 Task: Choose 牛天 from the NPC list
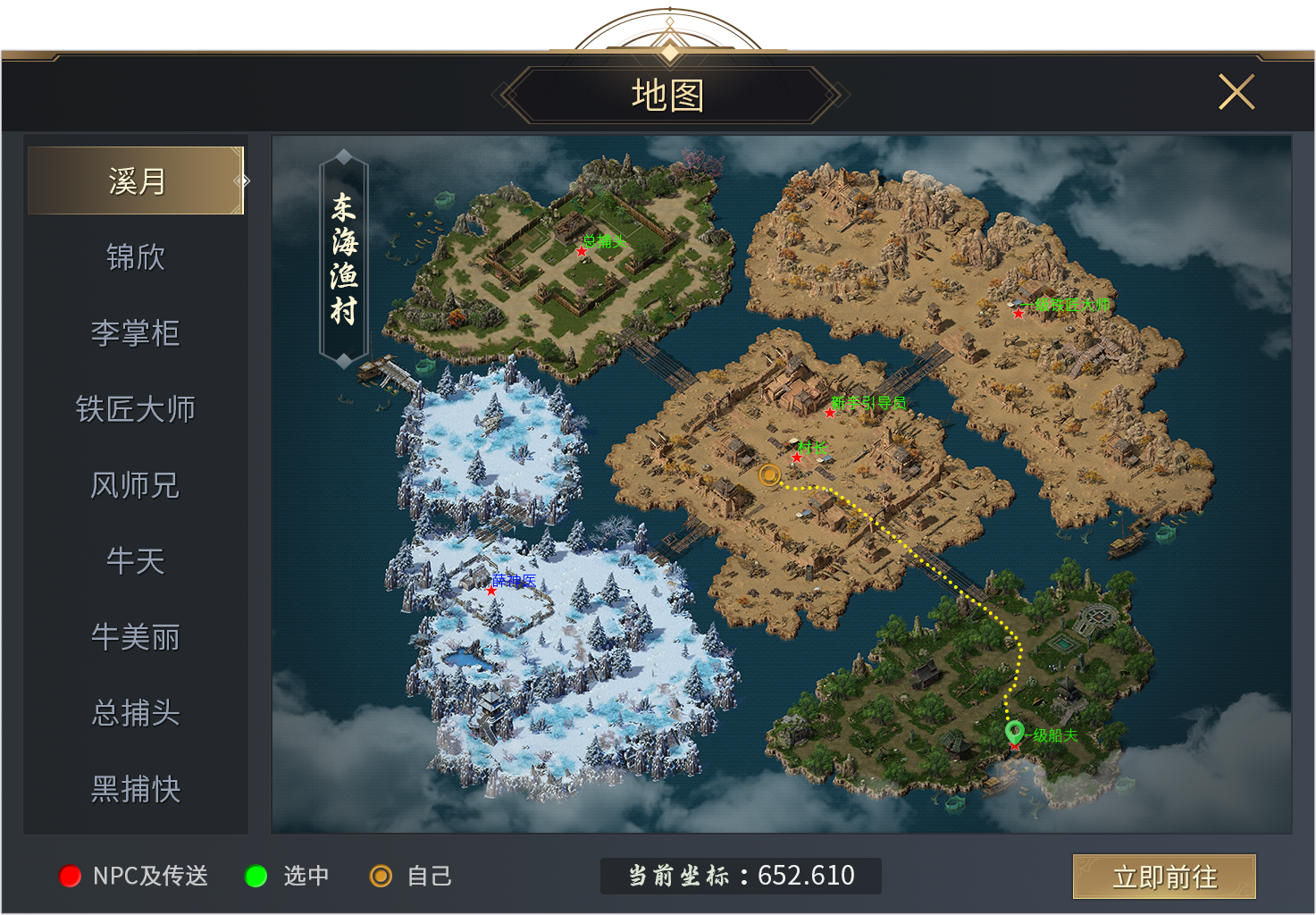coord(136,561)
